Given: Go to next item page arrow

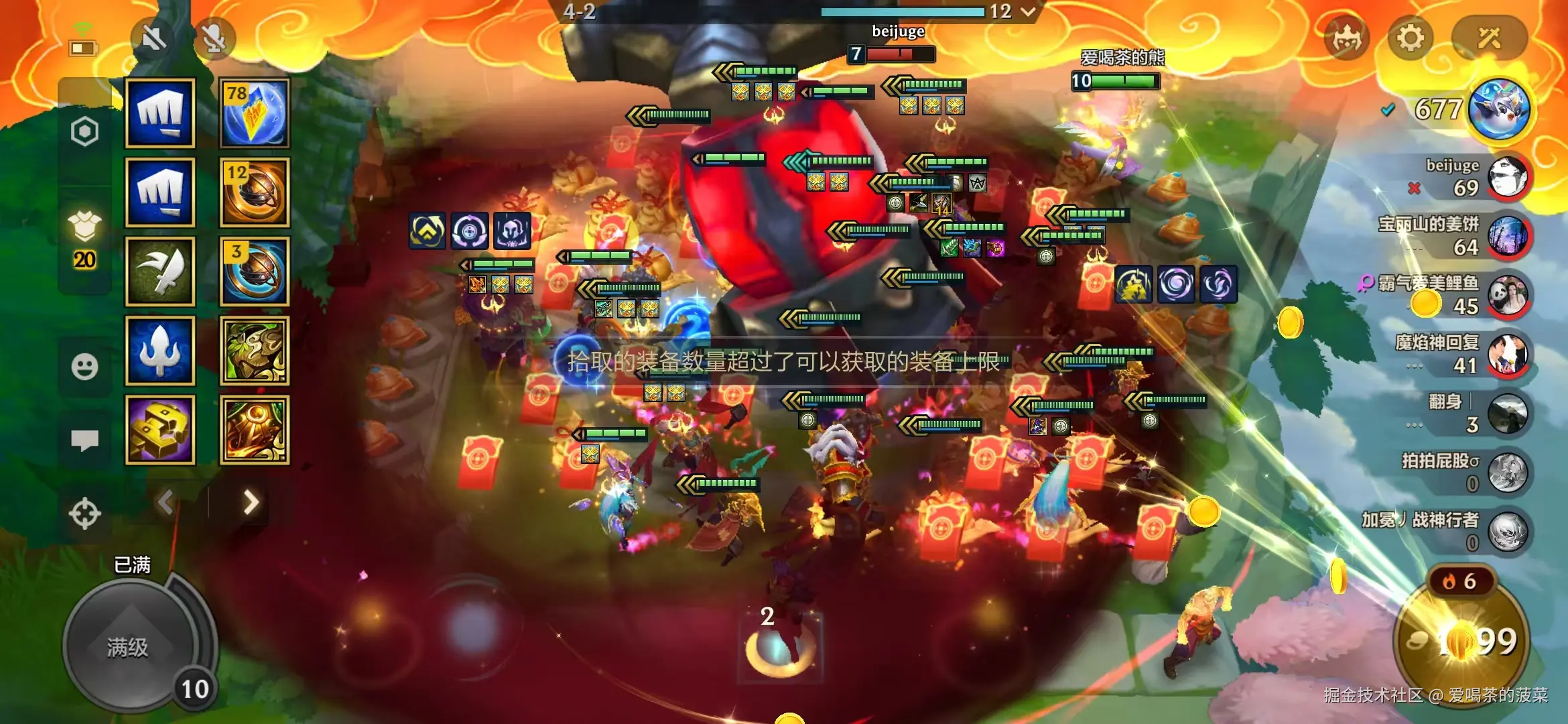Looking at the screenshot, I should (251, 502).
